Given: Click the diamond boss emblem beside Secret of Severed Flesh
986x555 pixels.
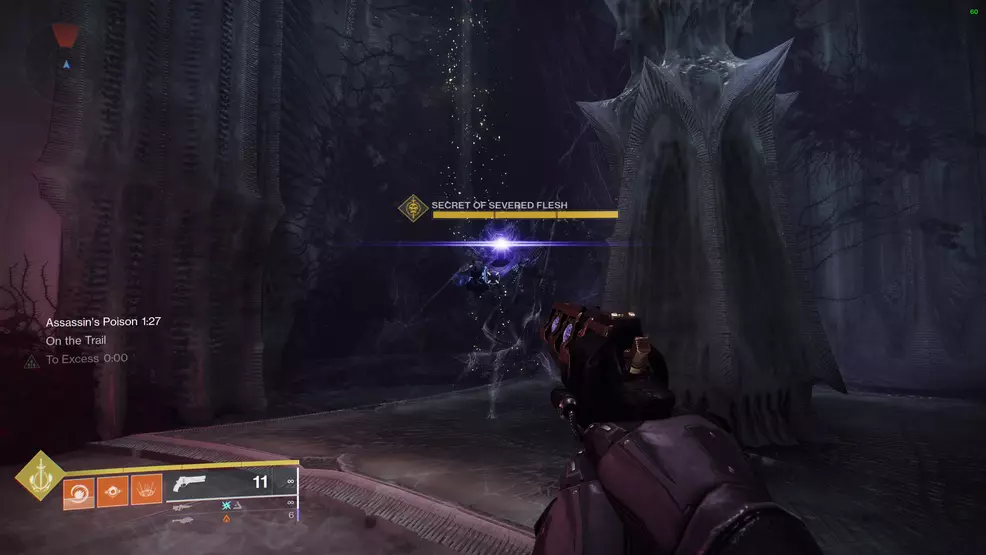Looking at the screenshot, I should click(413, 209).
